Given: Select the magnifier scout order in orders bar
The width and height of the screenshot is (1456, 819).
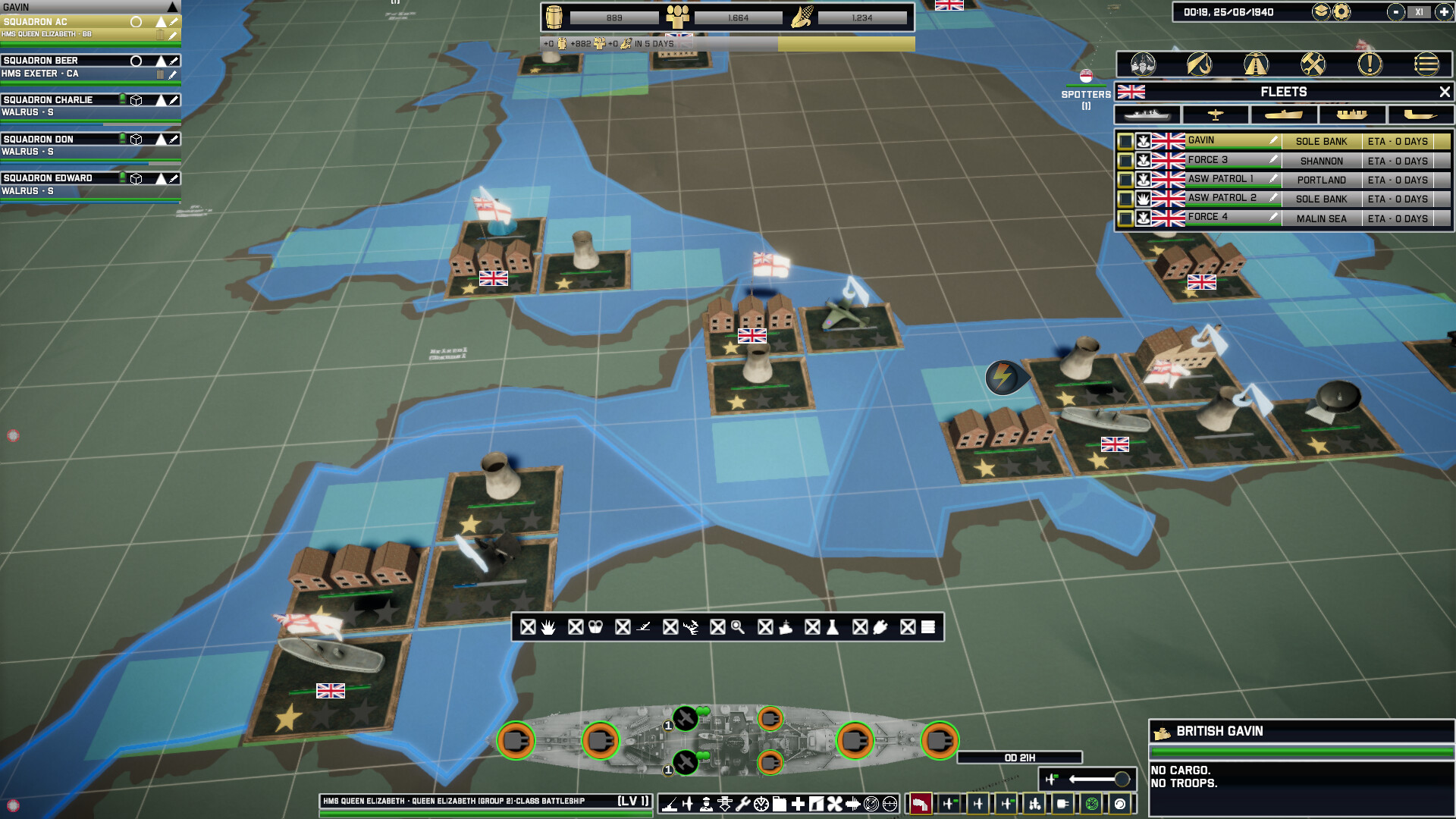Looking at the screenshot, I should [738, 627].
